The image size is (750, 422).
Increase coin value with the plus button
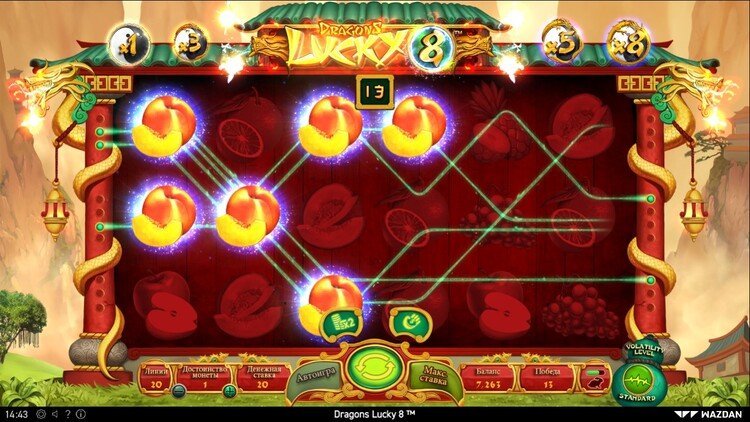[229, 391]
